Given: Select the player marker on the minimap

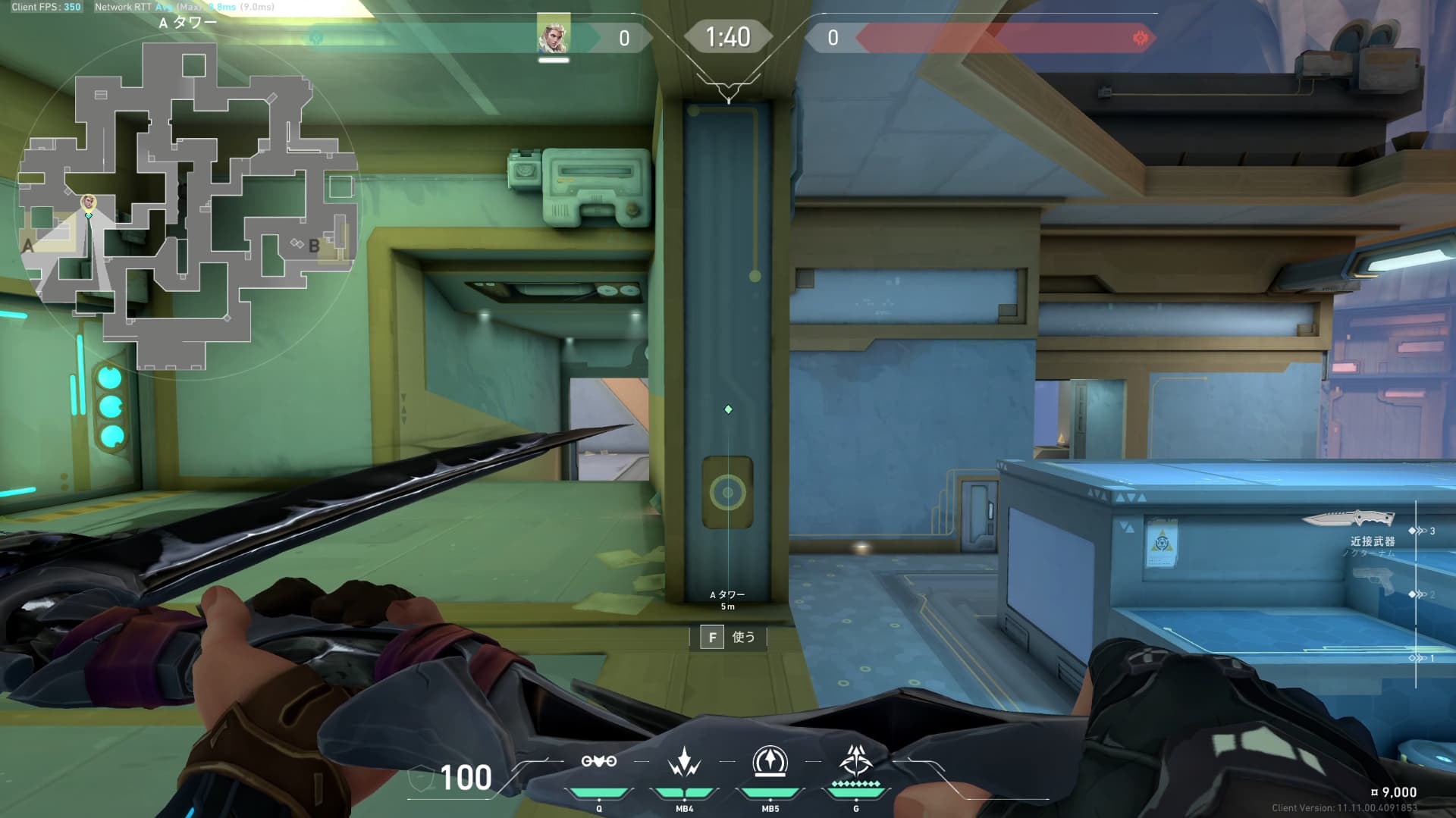Looking at the screenshot, I should tap(89, 202).
